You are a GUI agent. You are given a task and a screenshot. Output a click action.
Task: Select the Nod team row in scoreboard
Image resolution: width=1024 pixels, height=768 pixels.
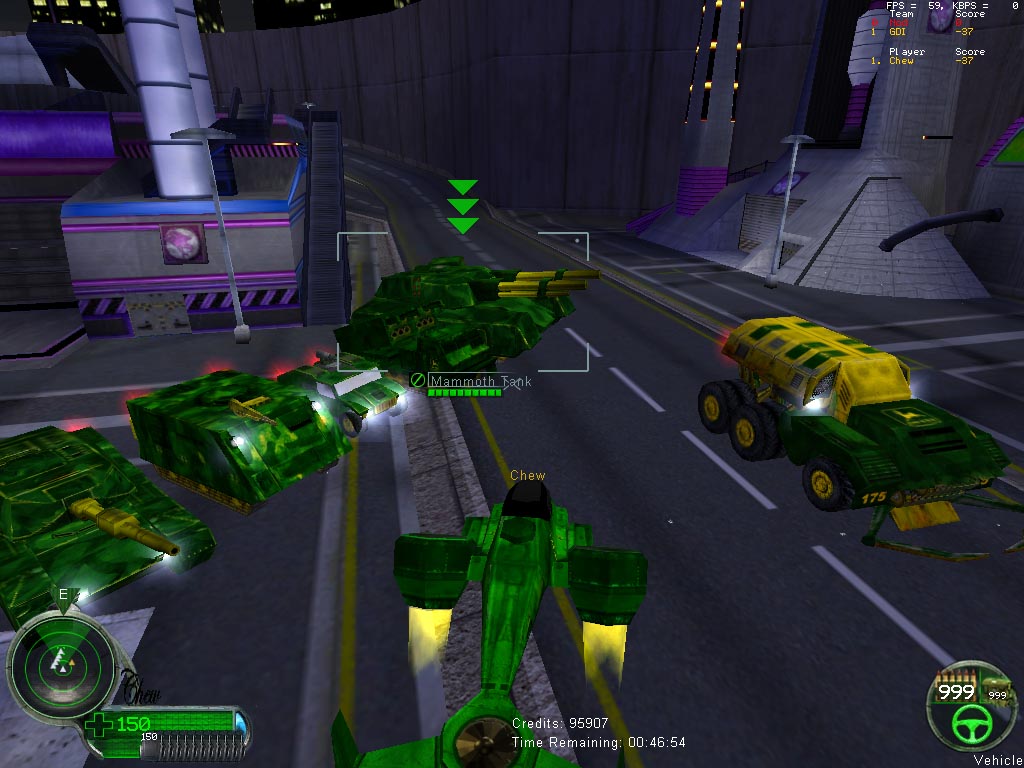tap(898, 23)
